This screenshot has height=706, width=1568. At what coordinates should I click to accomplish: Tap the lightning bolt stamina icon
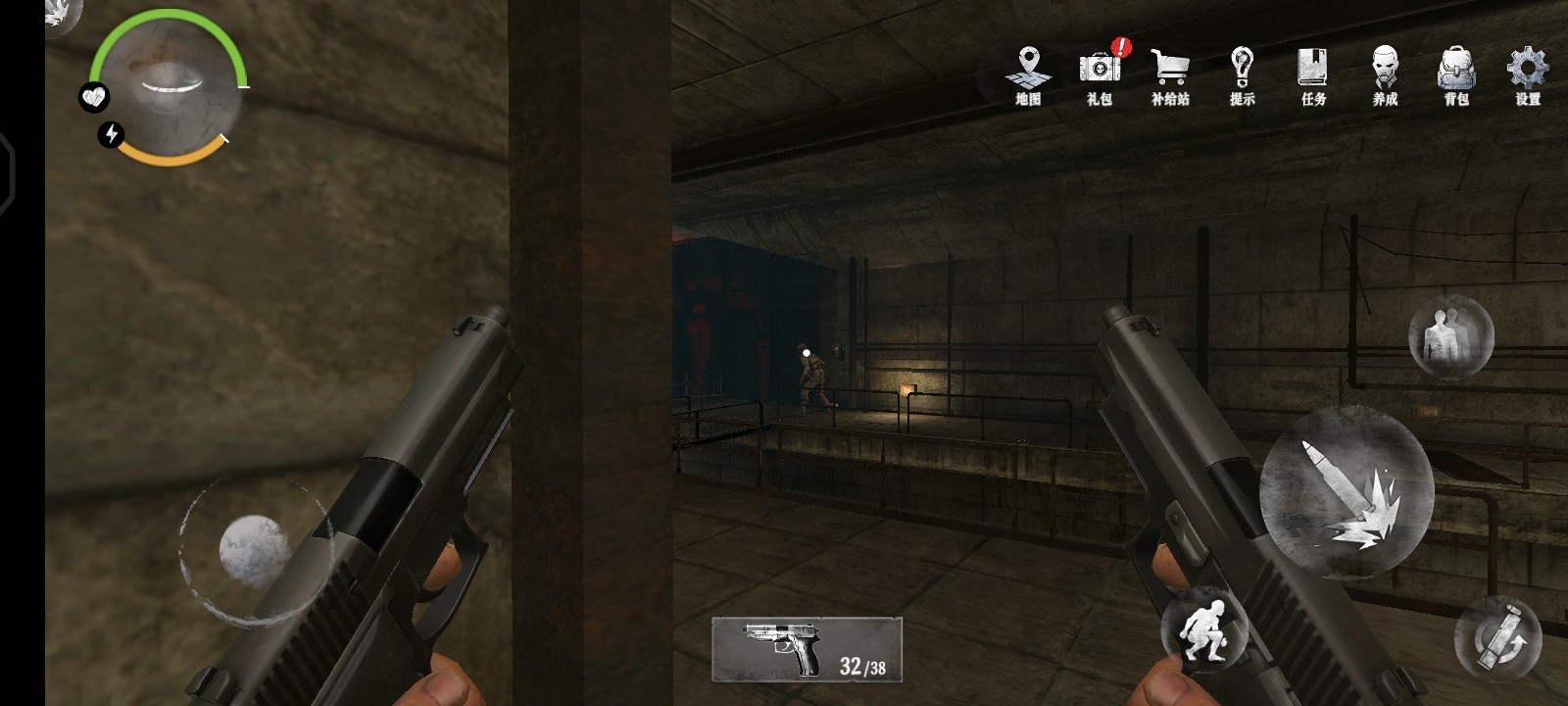pyautogui.click(x=112, y=134)
